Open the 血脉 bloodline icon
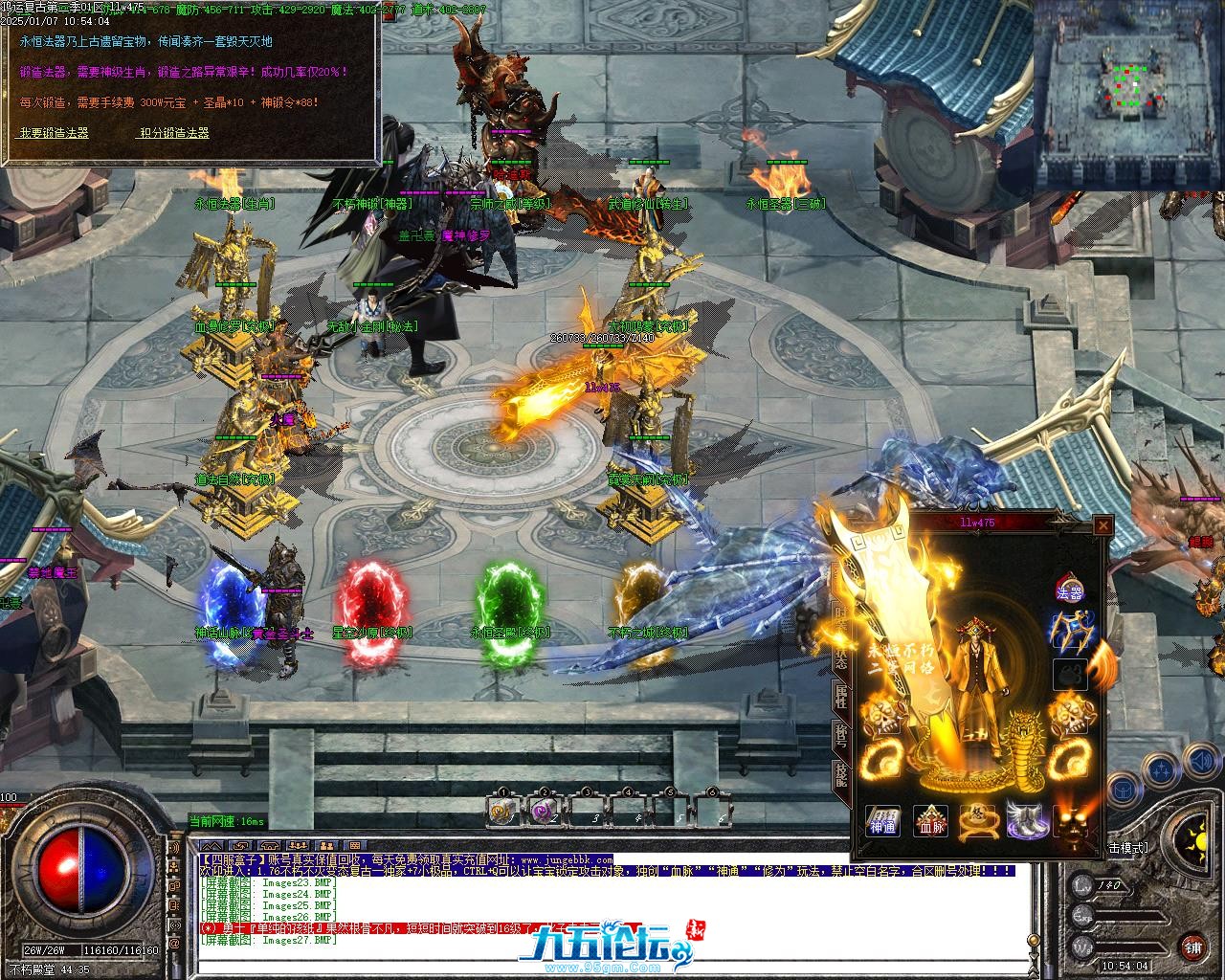Viewport: 1225px width, 980px height. [930, 821]
